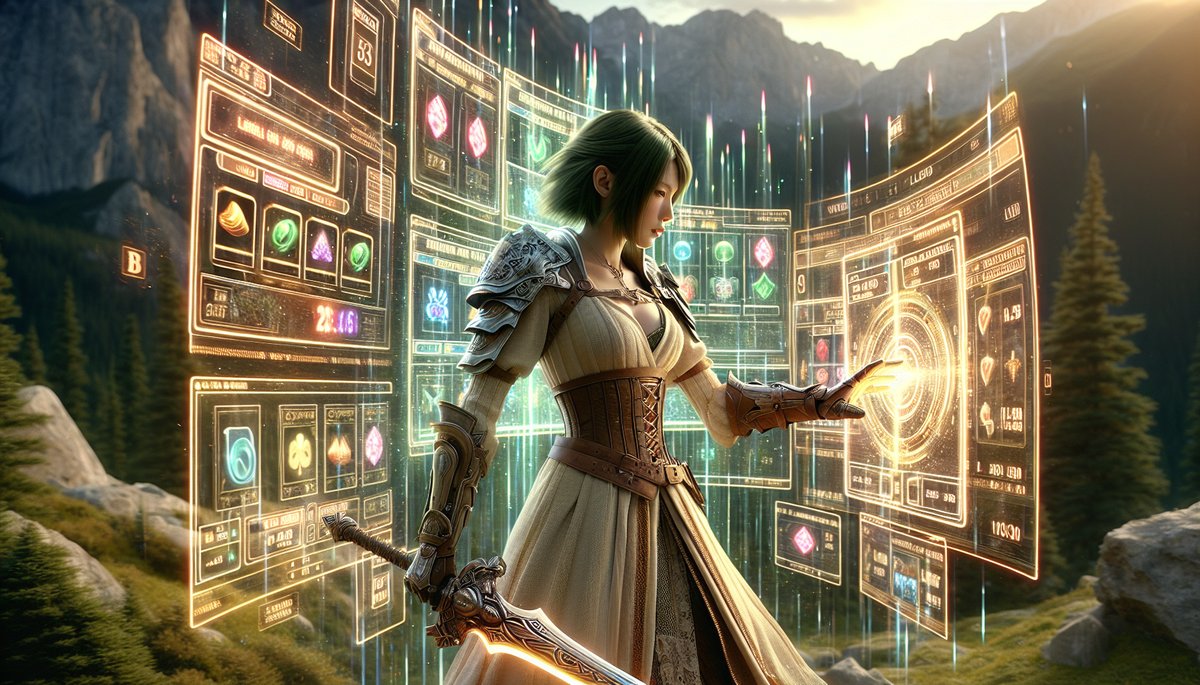Select the orange shell item slot
Image resolution: width=1200 pixels, height=685 pixels.
pyautogui.click(x=234, y=220)
